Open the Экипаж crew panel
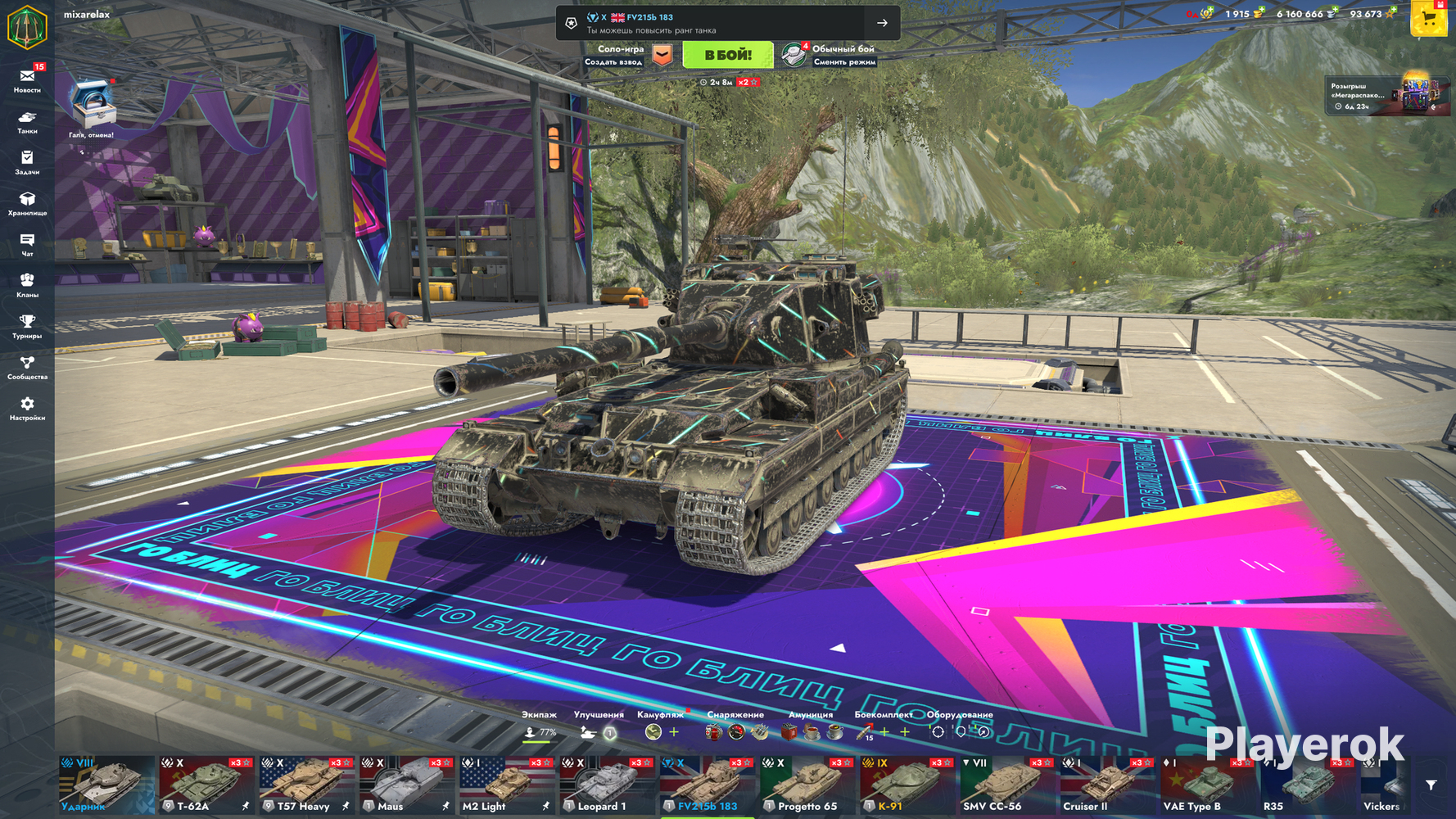Viewport: 1456px width, 819px height. [x=539, y=726]
